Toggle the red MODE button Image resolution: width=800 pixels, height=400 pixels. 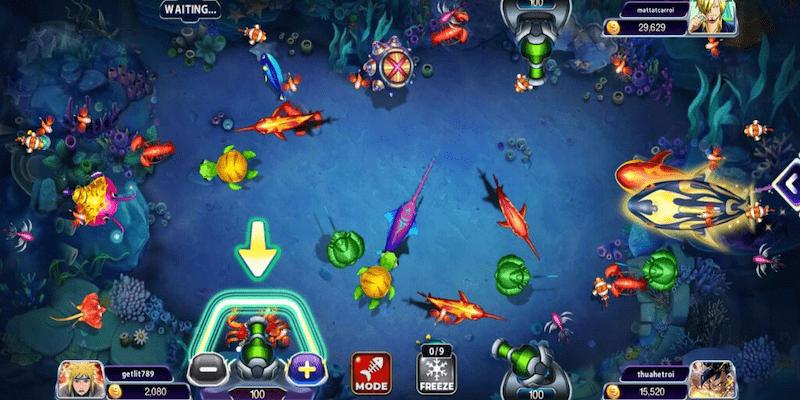[371, 372]
